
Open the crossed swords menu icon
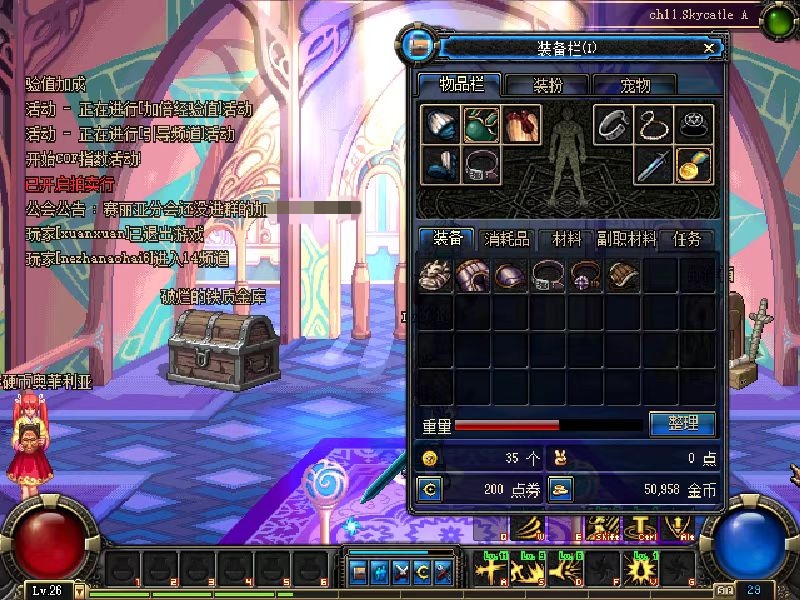point(401,572)
